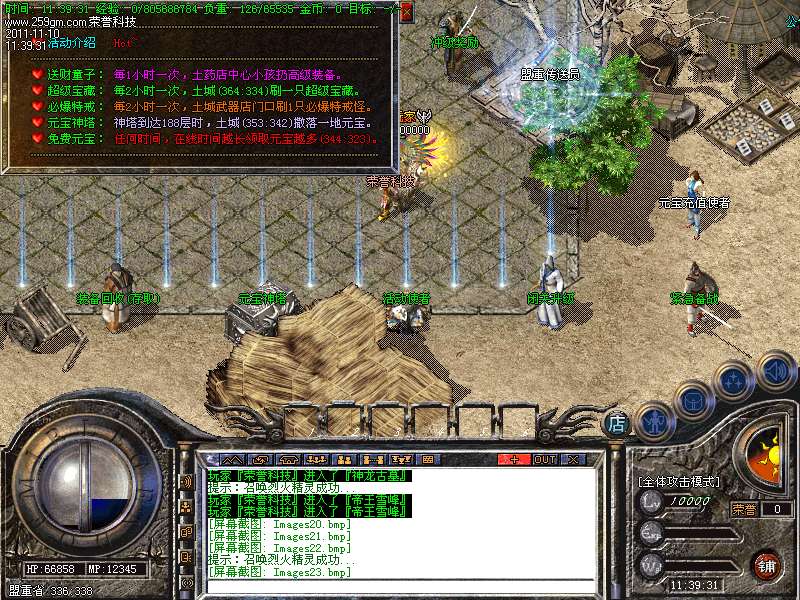The width and height of the screenshot is (800, 600).
Task: Close the chat panel with X
Action: pos(573,459)
